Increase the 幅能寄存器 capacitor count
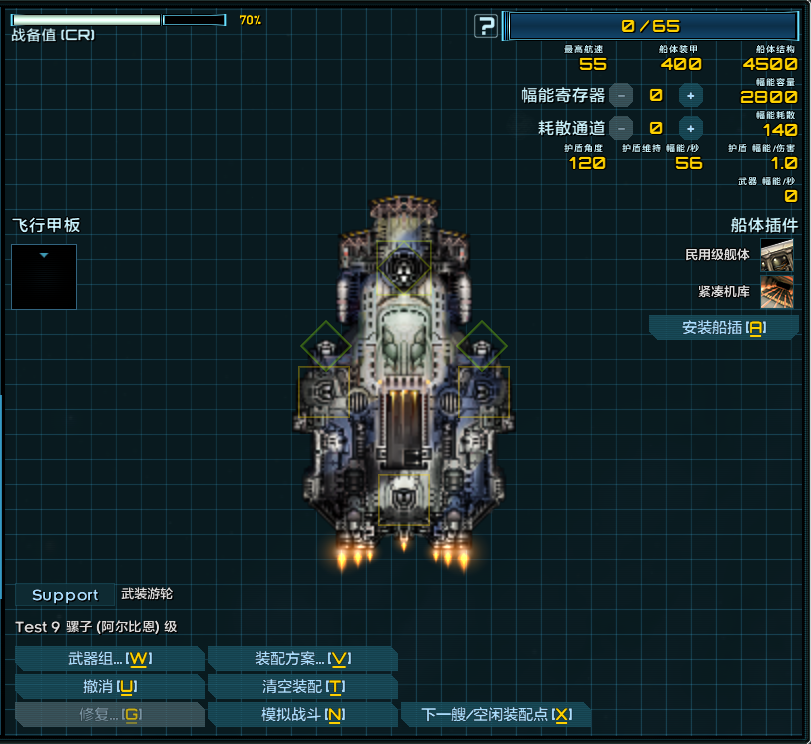The height and width of the screenshot is (744, 811). (x=690, y=96)
